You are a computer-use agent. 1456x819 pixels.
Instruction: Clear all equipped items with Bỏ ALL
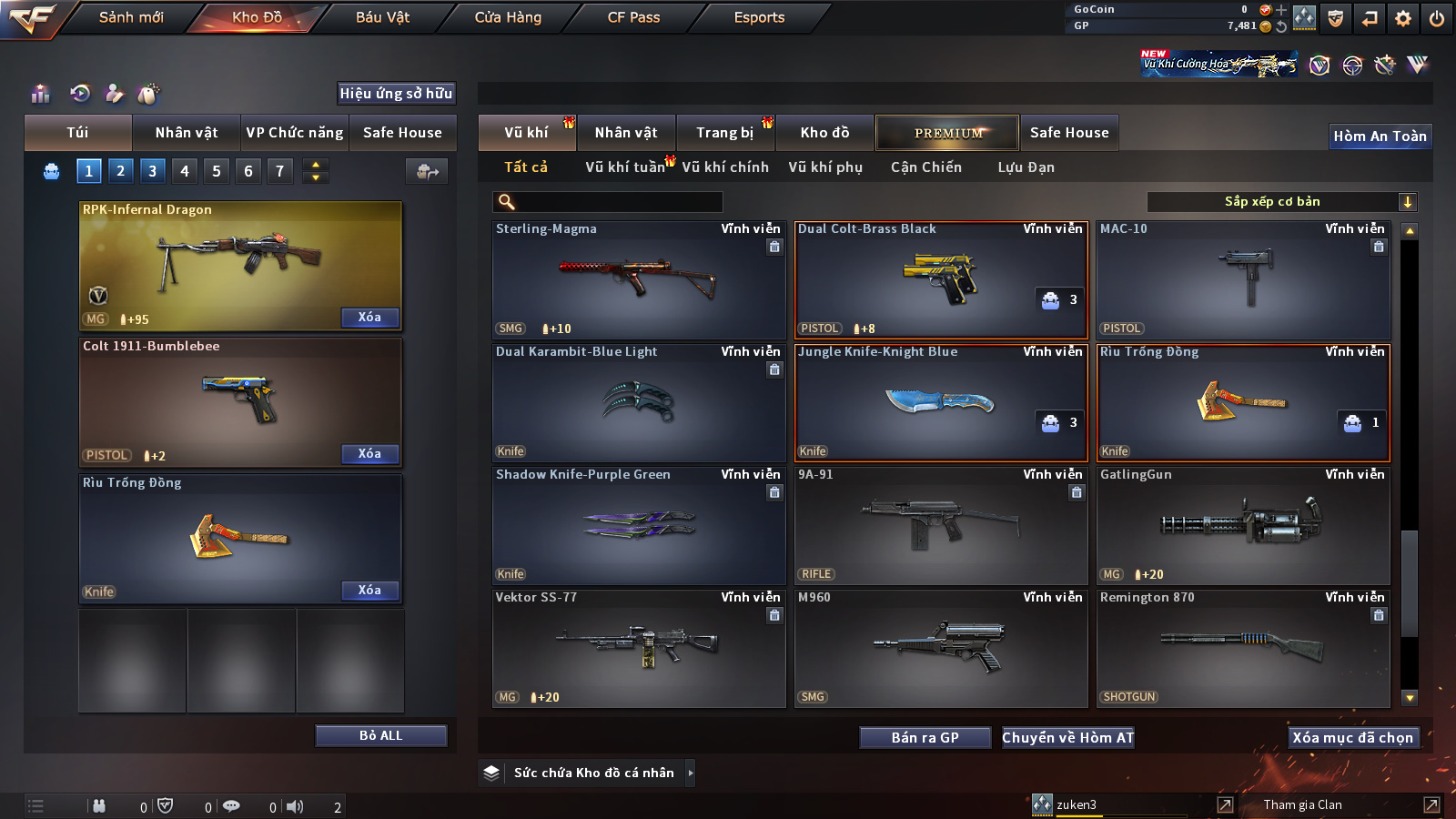pyautogui.click(x=380, y=736)
